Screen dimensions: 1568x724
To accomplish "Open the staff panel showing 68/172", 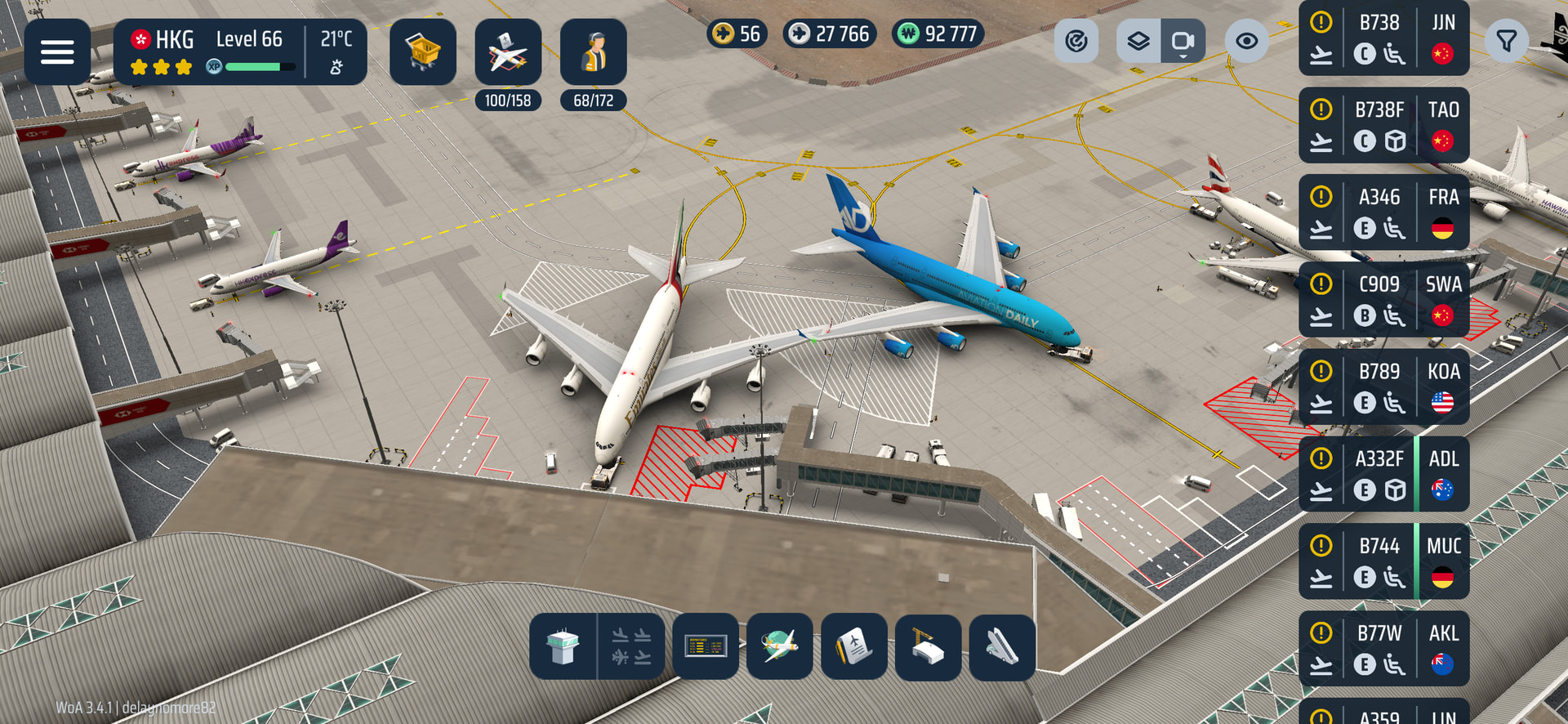I will (x=593, y=52).
